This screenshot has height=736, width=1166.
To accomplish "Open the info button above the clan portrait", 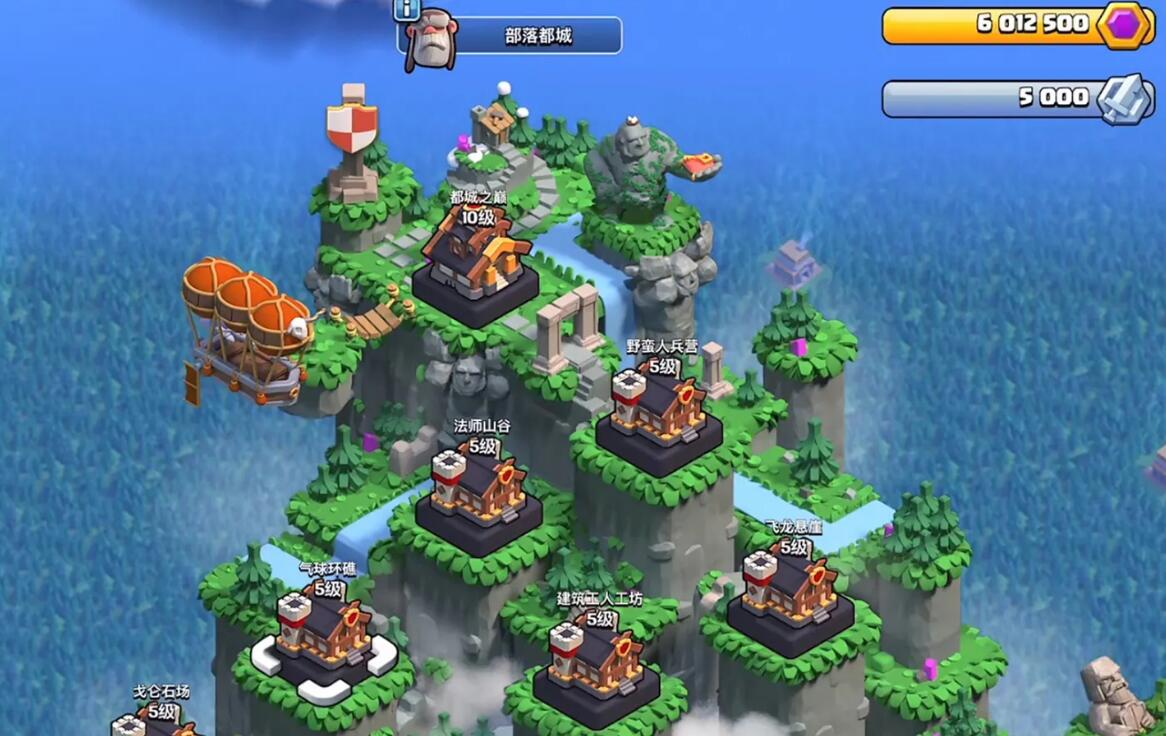I will [x=407, y=10].
